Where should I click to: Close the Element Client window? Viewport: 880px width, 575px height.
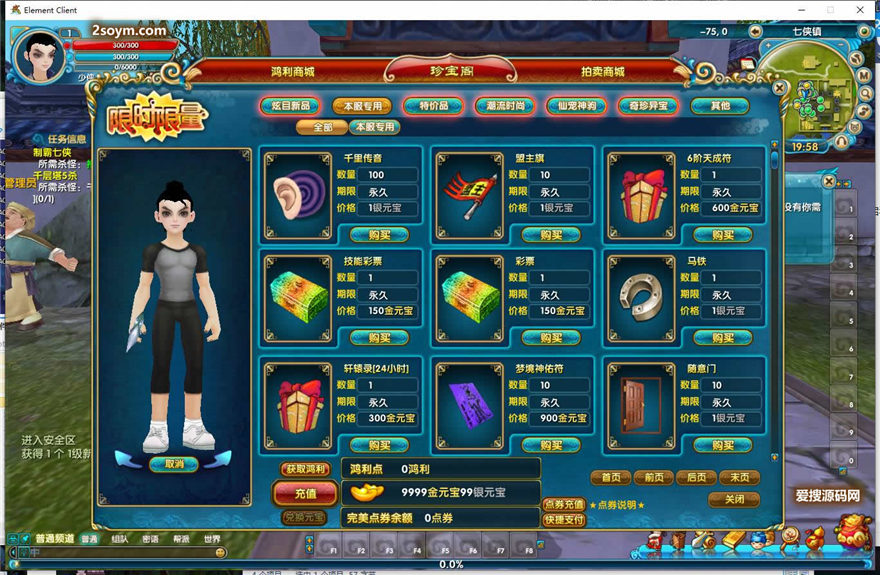point(860,9)
